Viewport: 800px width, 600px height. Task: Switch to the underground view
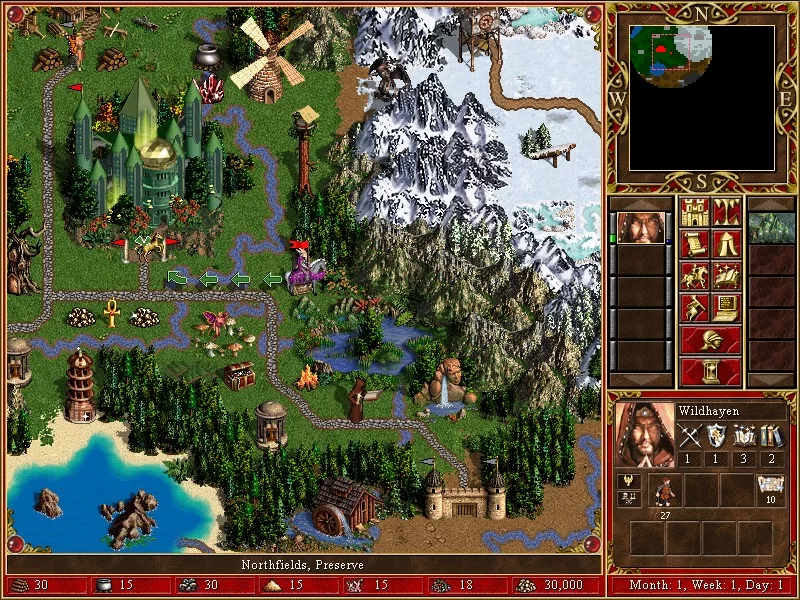pos(727,213)
